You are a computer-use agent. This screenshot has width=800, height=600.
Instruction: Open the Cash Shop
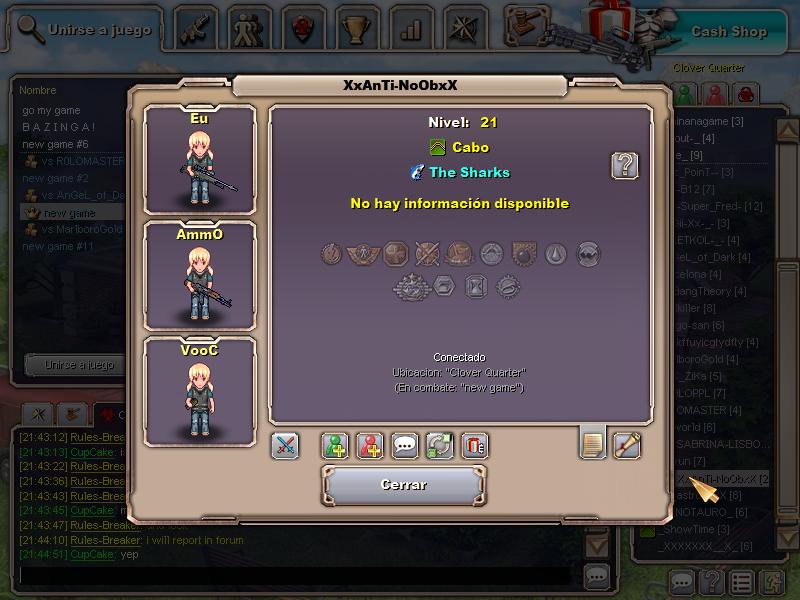pyautogui.click(x=729, y=31)
